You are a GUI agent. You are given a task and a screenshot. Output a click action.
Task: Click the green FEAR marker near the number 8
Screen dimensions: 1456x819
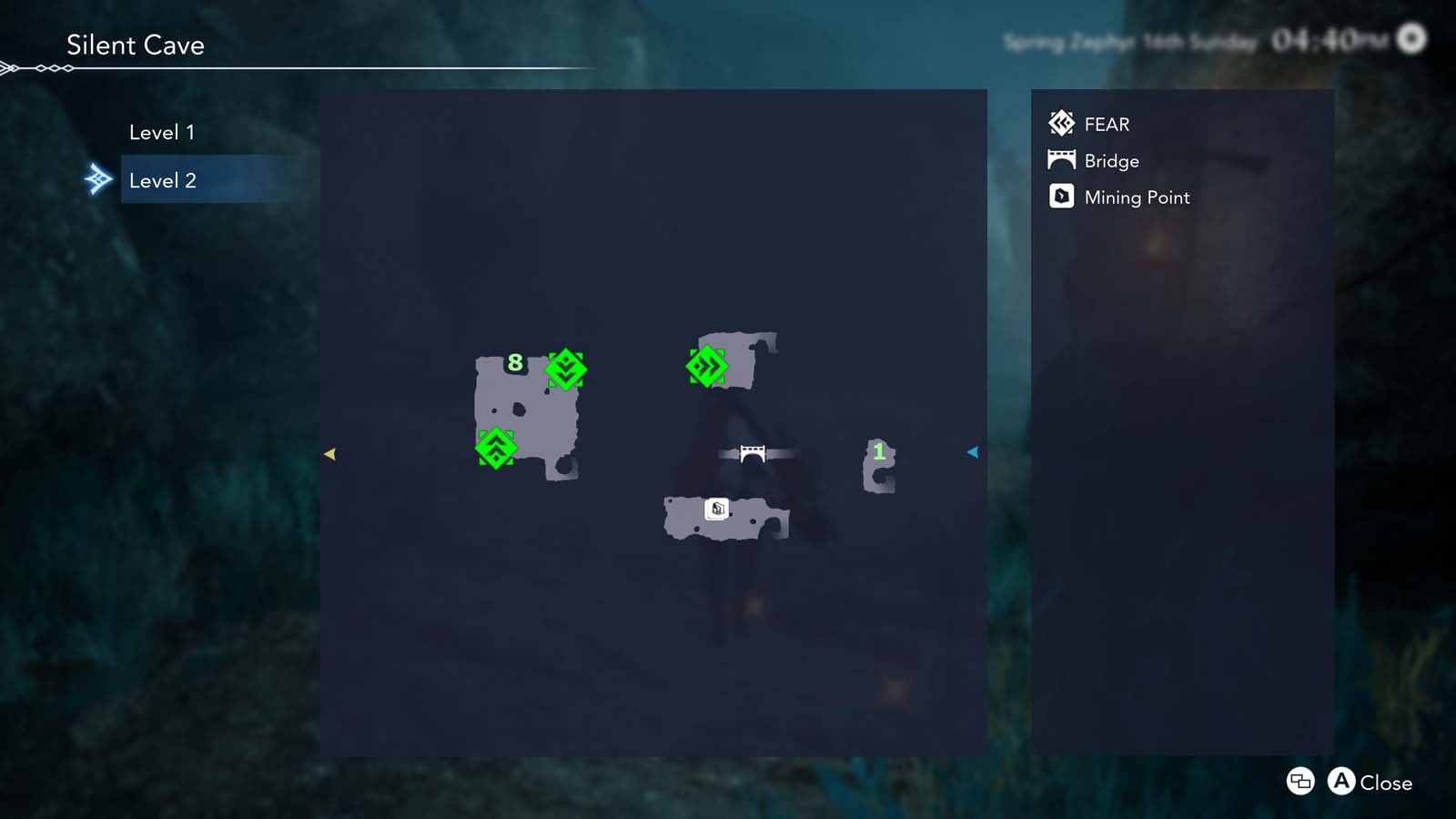pos(565,369)
